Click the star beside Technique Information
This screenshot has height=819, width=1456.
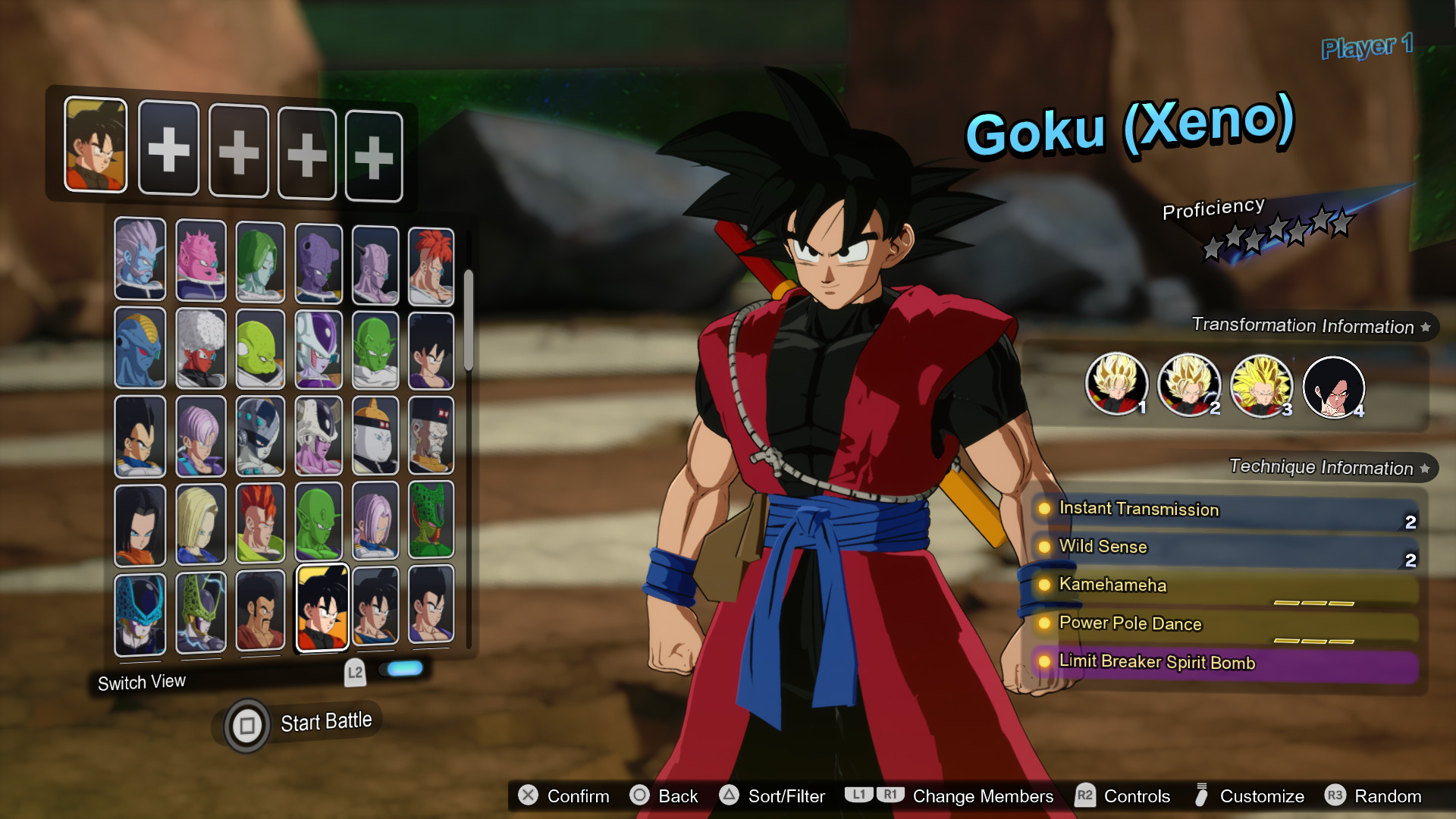tap(1424, 467)
